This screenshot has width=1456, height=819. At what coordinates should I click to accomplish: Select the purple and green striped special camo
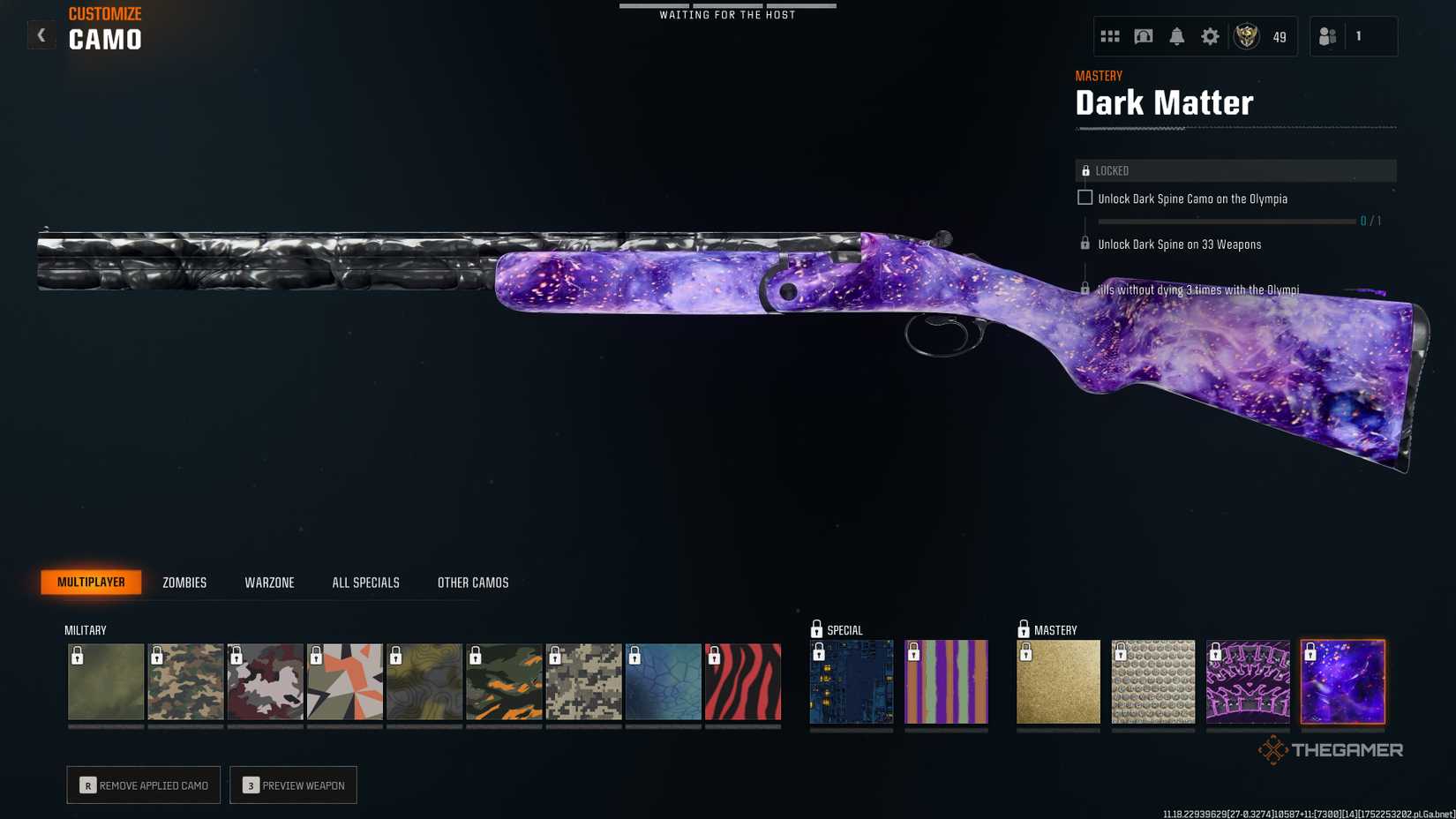pyautogui.click(x=946, y=682)
